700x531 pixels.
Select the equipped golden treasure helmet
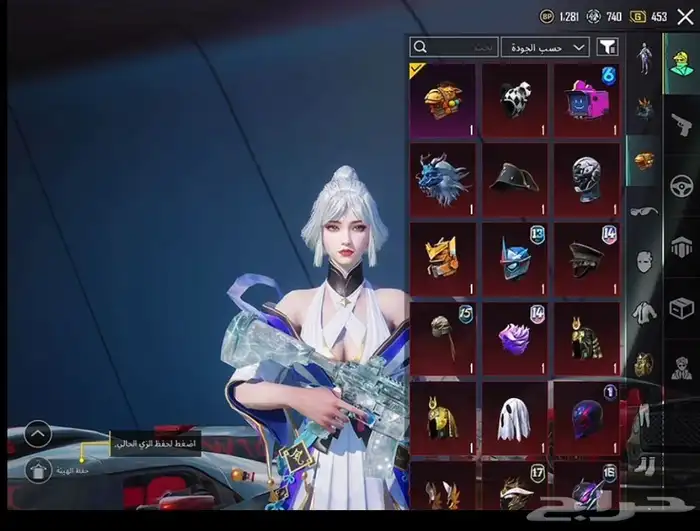[442, 100]
